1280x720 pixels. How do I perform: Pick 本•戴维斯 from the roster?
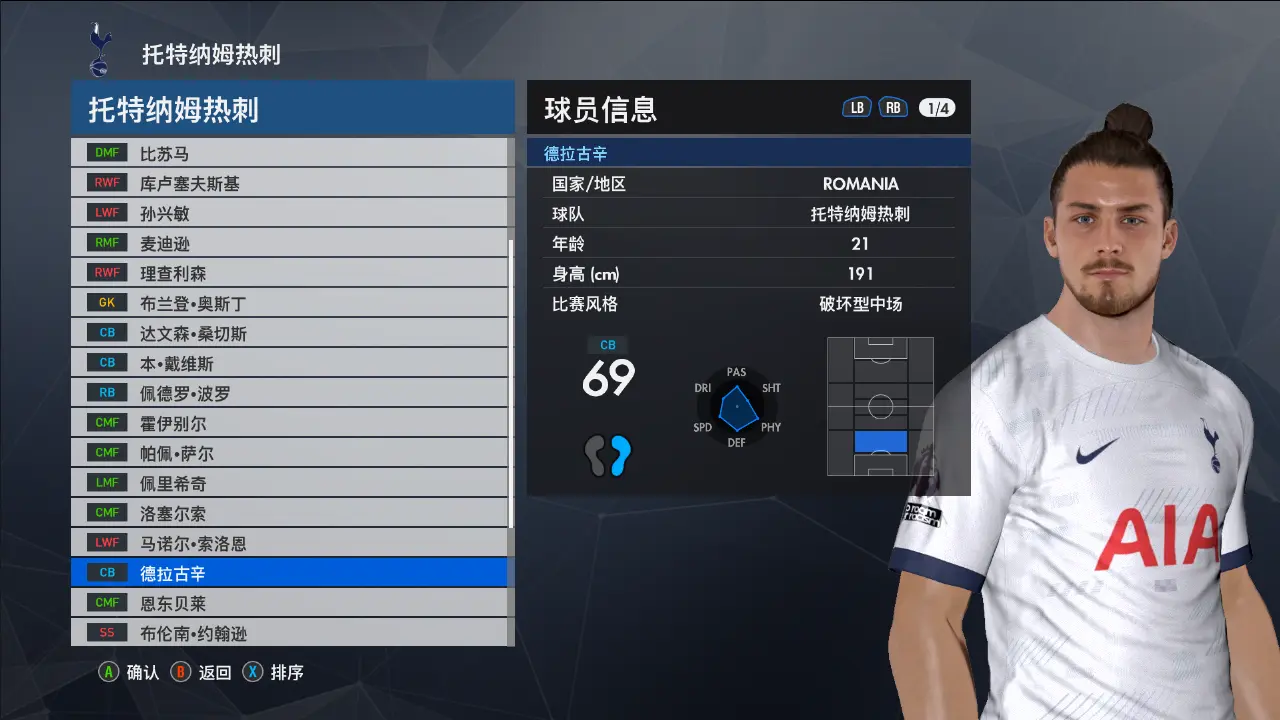click(x=290, y=364)
